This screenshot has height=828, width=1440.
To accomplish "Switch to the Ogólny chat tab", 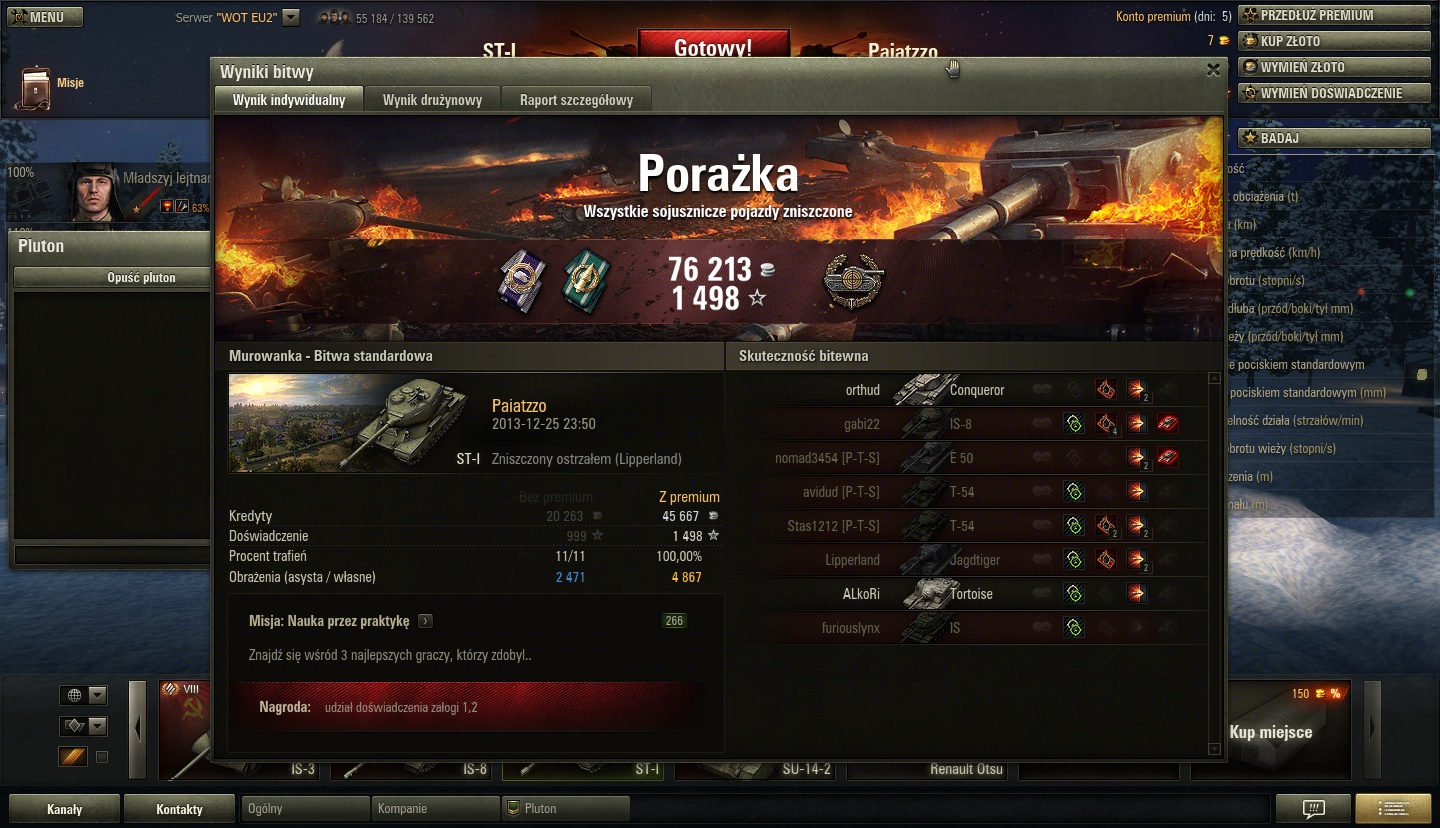I will (x=304, y=808).
